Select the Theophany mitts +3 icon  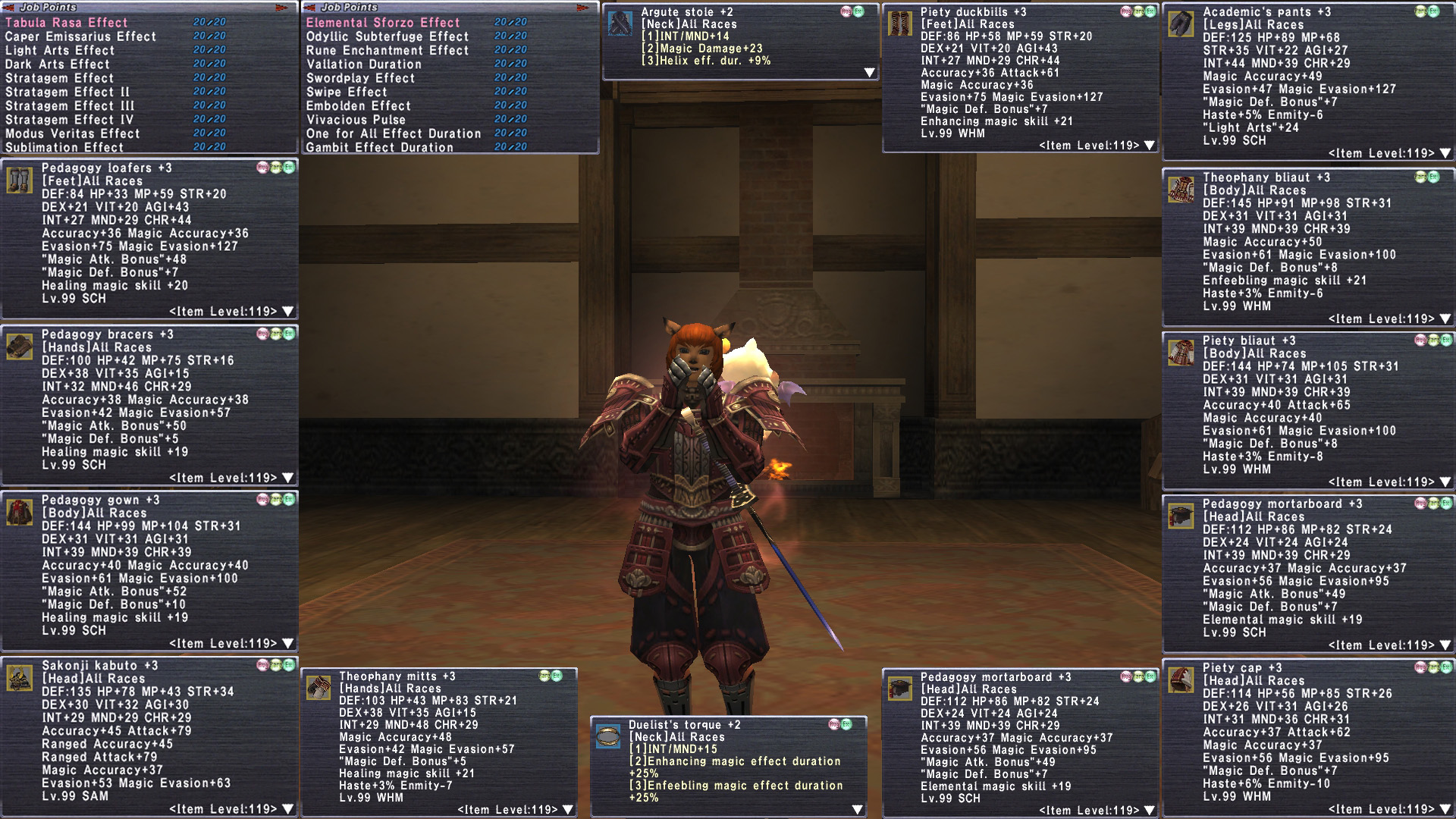click(x=318, y=688)
